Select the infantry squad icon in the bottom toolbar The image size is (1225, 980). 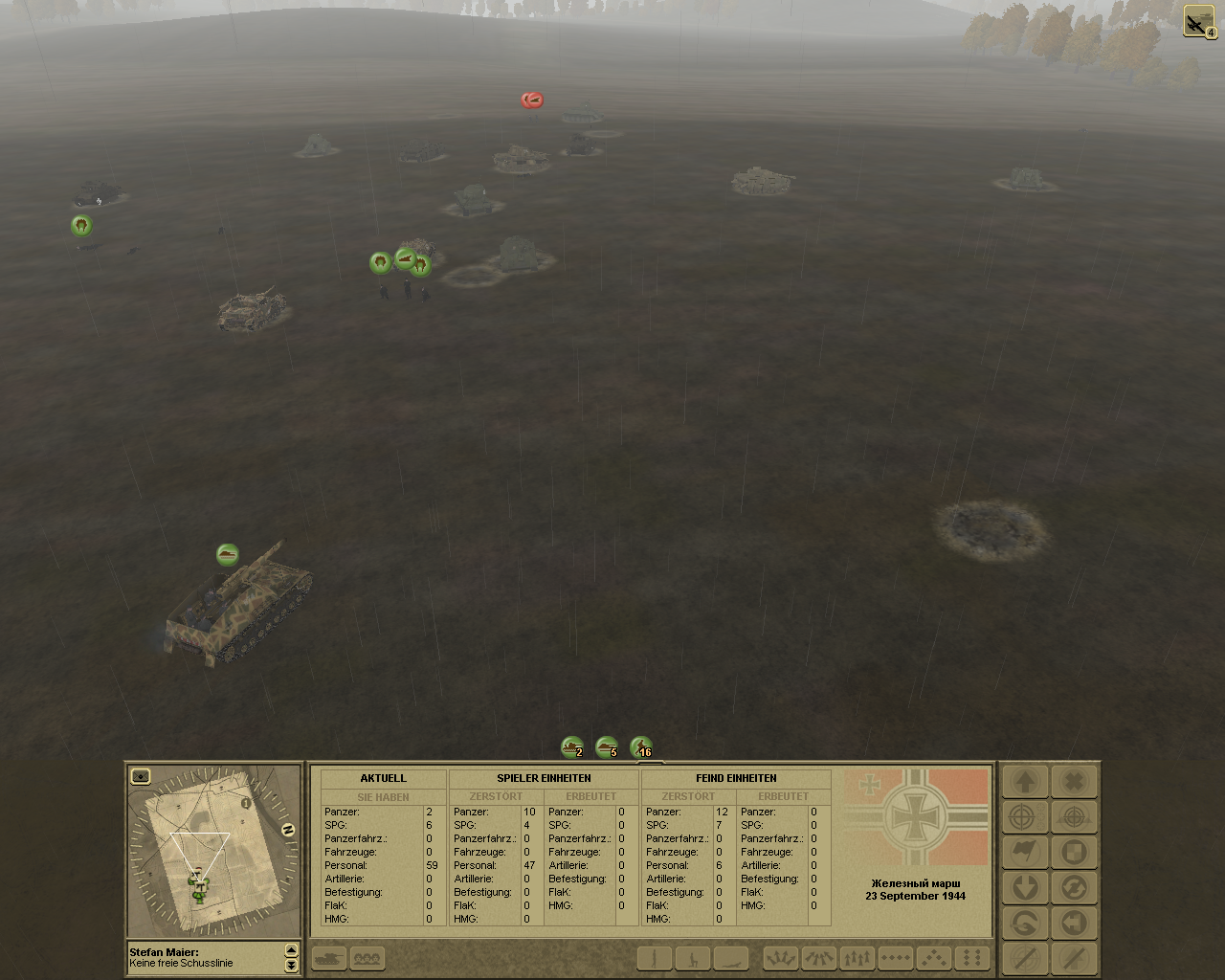368,958
